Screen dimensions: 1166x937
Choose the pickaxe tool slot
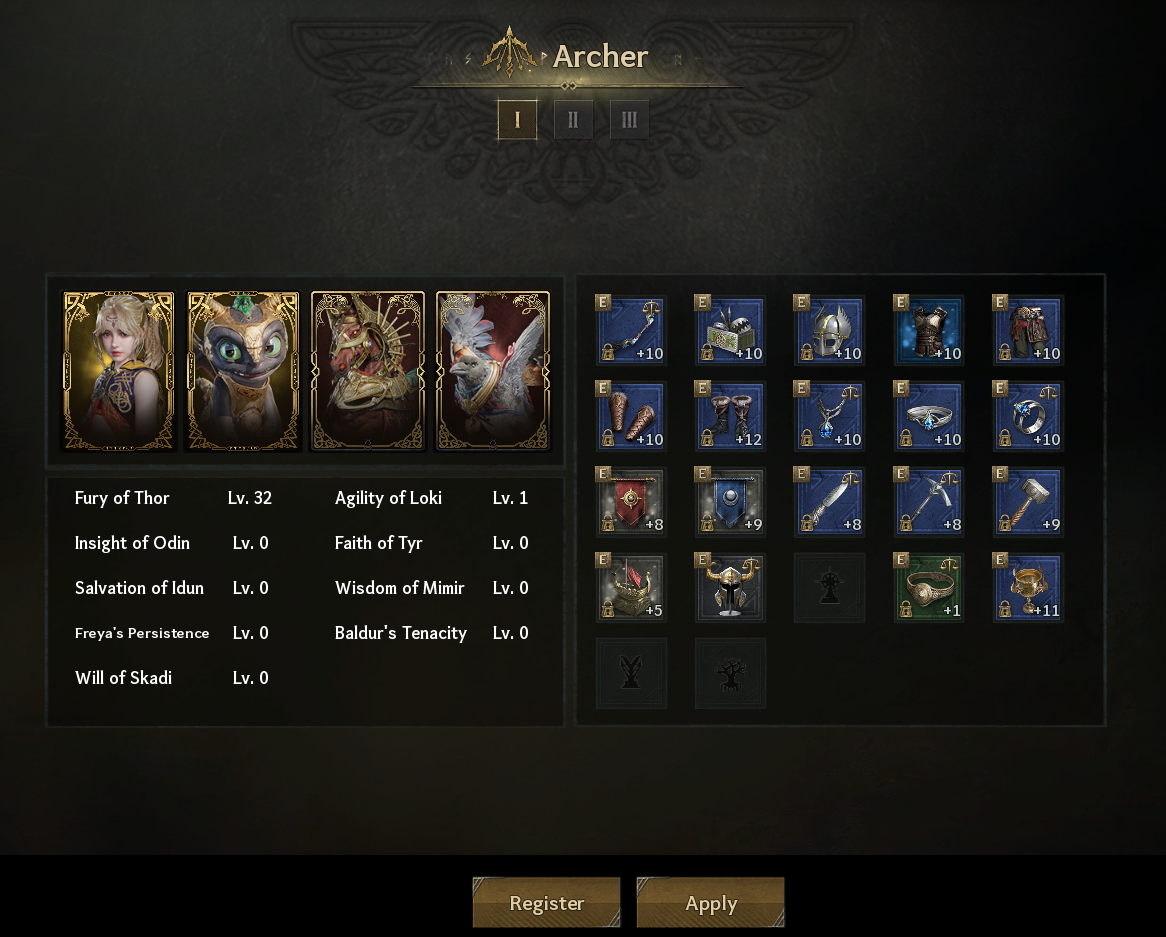[x=929, y=502]
